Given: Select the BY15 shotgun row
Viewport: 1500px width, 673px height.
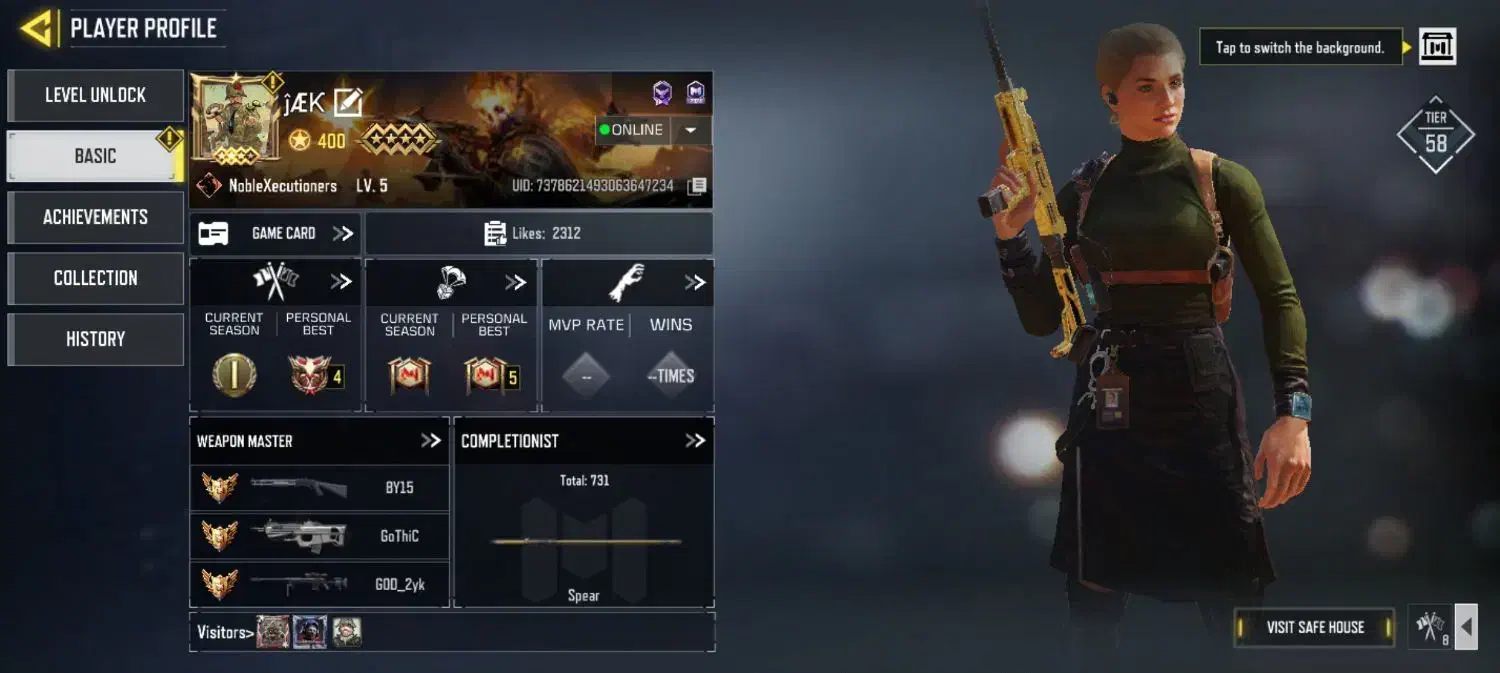Looking at the screenshot, I should (x=319, y=488).
